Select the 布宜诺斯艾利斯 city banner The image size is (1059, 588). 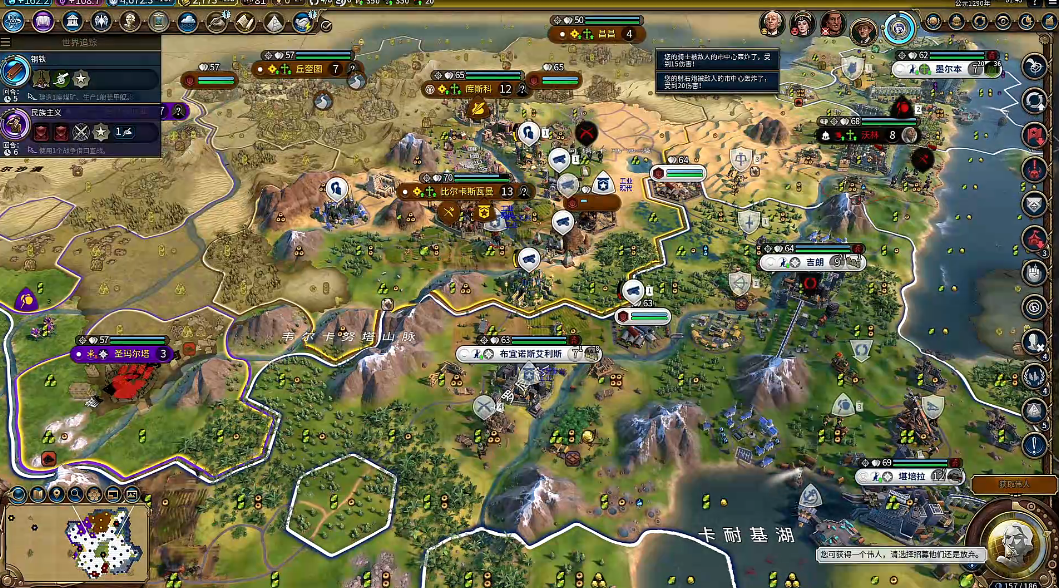click(x=523, y=354)
